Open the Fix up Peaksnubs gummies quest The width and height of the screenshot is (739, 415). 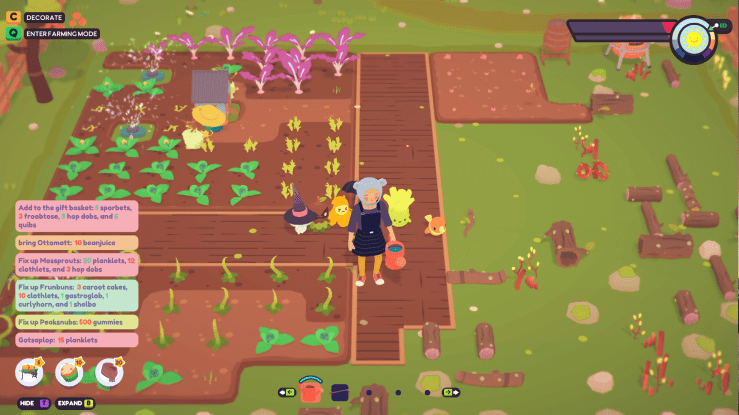coord(77,323)
